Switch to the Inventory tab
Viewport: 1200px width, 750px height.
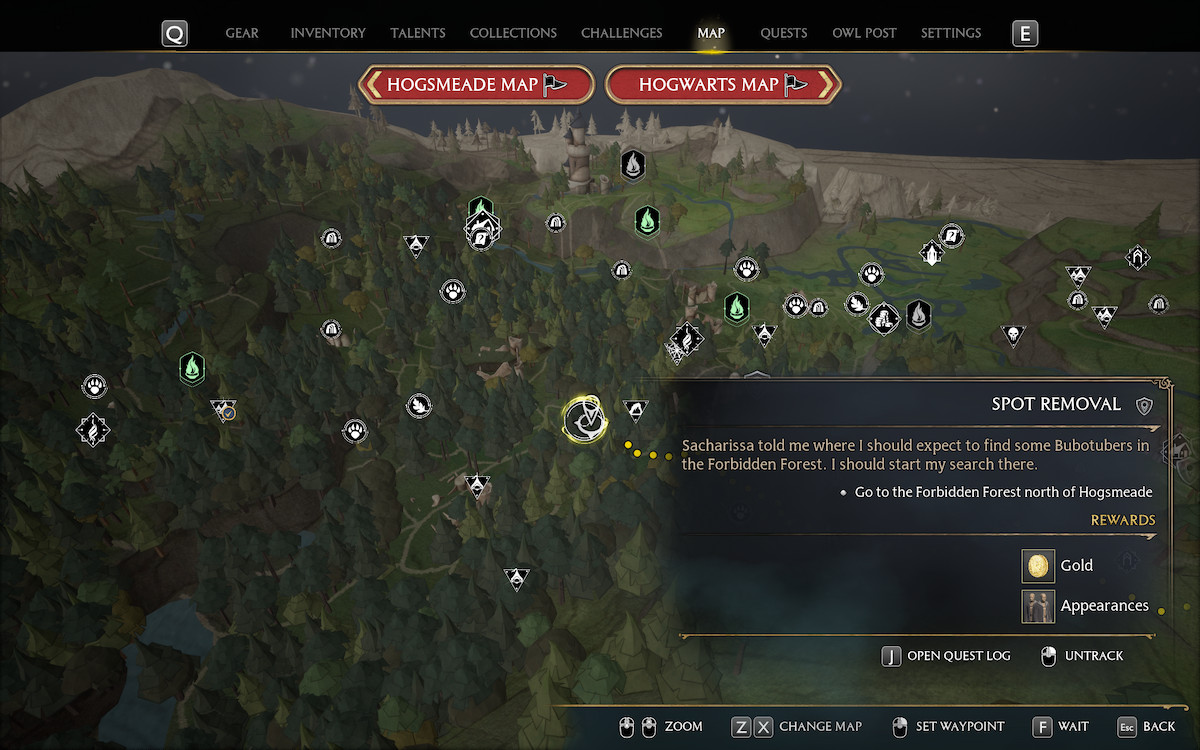point(328,33)
